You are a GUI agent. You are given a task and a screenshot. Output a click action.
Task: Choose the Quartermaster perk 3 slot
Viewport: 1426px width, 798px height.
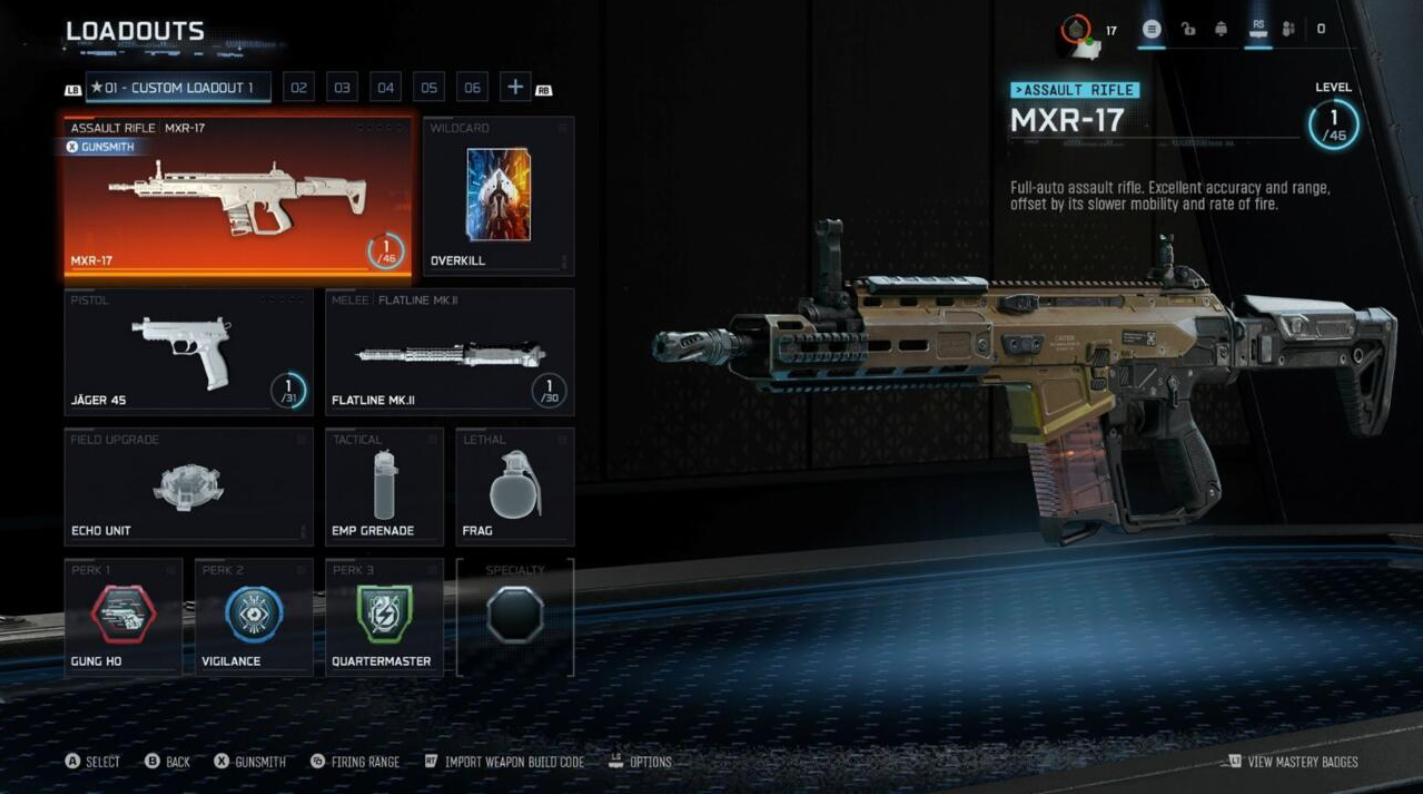[x=384, y=616]
